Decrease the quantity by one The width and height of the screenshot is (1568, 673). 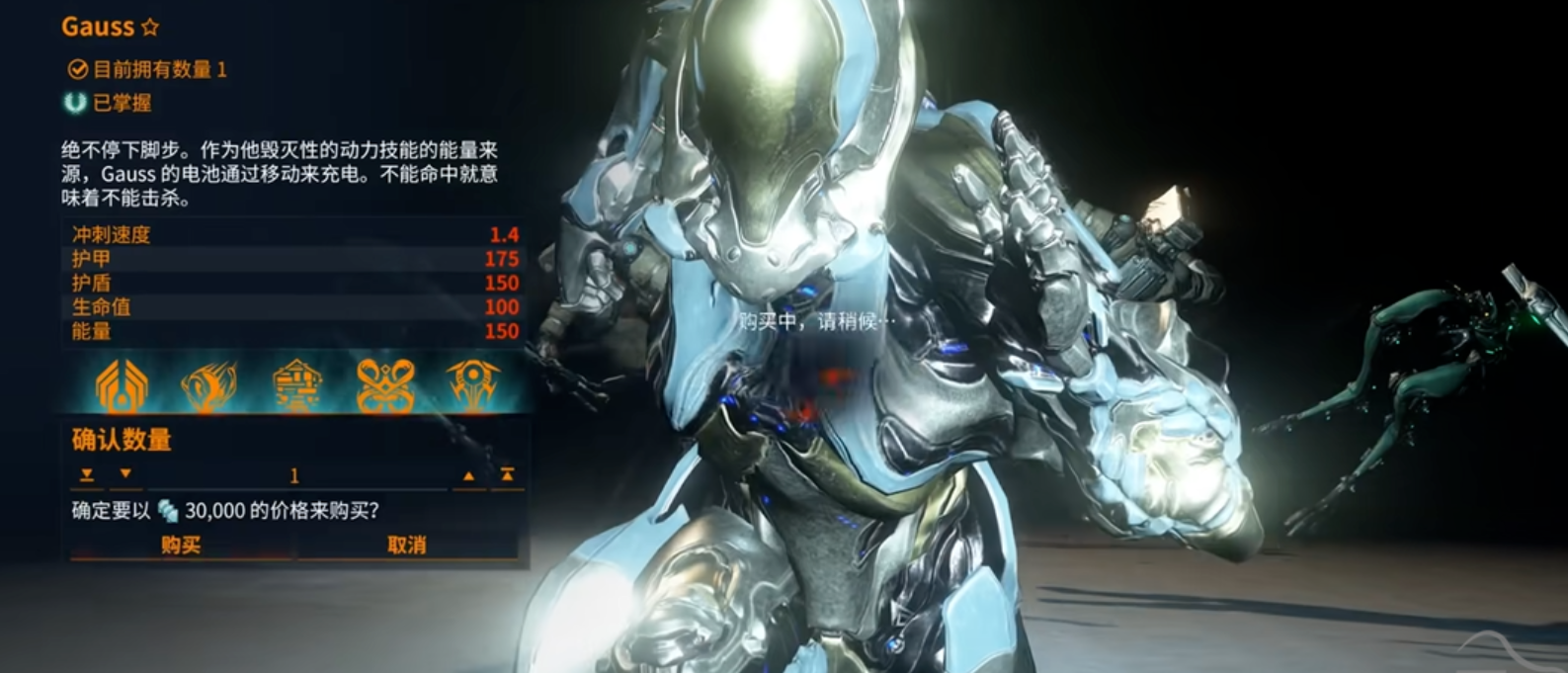125,475
